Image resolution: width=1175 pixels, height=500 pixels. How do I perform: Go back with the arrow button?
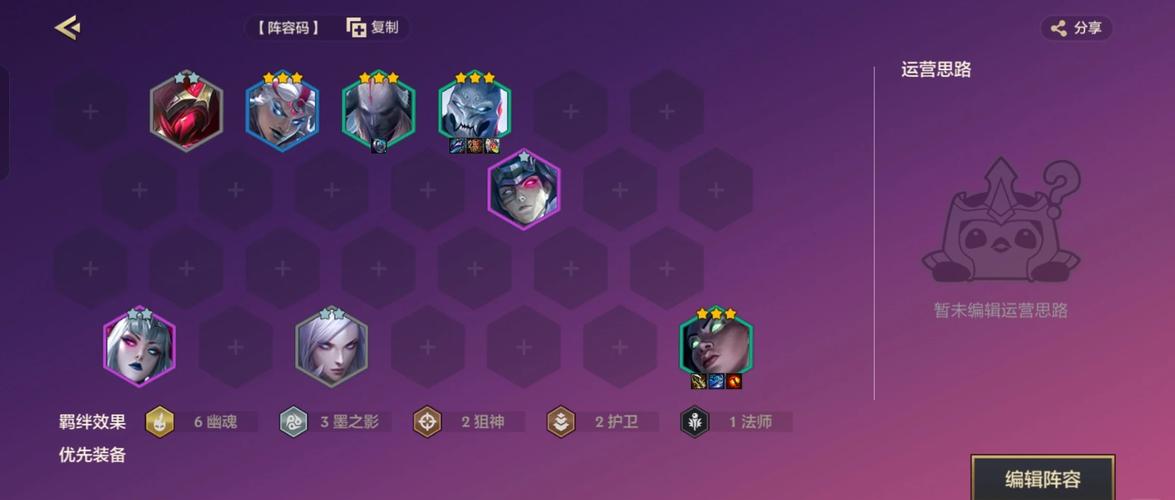click(x=67, y=28)
